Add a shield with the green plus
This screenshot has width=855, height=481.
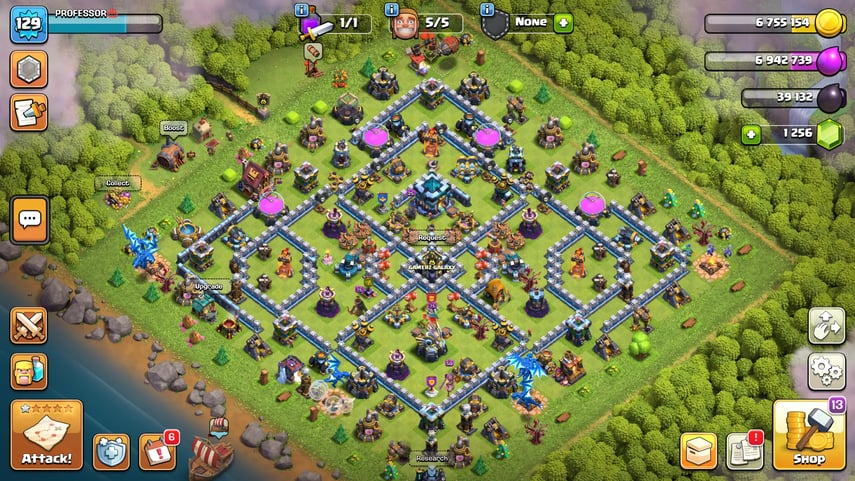pyautogui.click(x=563, y=22)
